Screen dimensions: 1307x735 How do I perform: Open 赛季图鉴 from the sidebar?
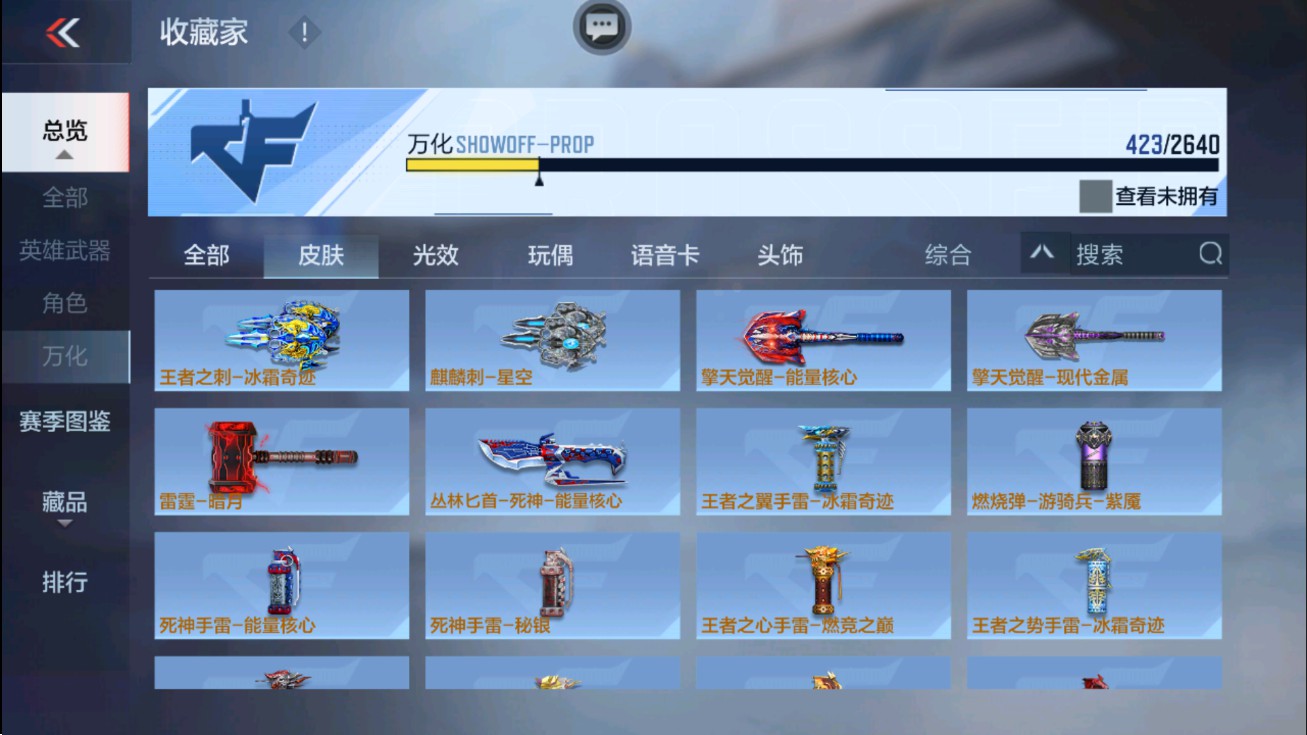tap(66, 423)
